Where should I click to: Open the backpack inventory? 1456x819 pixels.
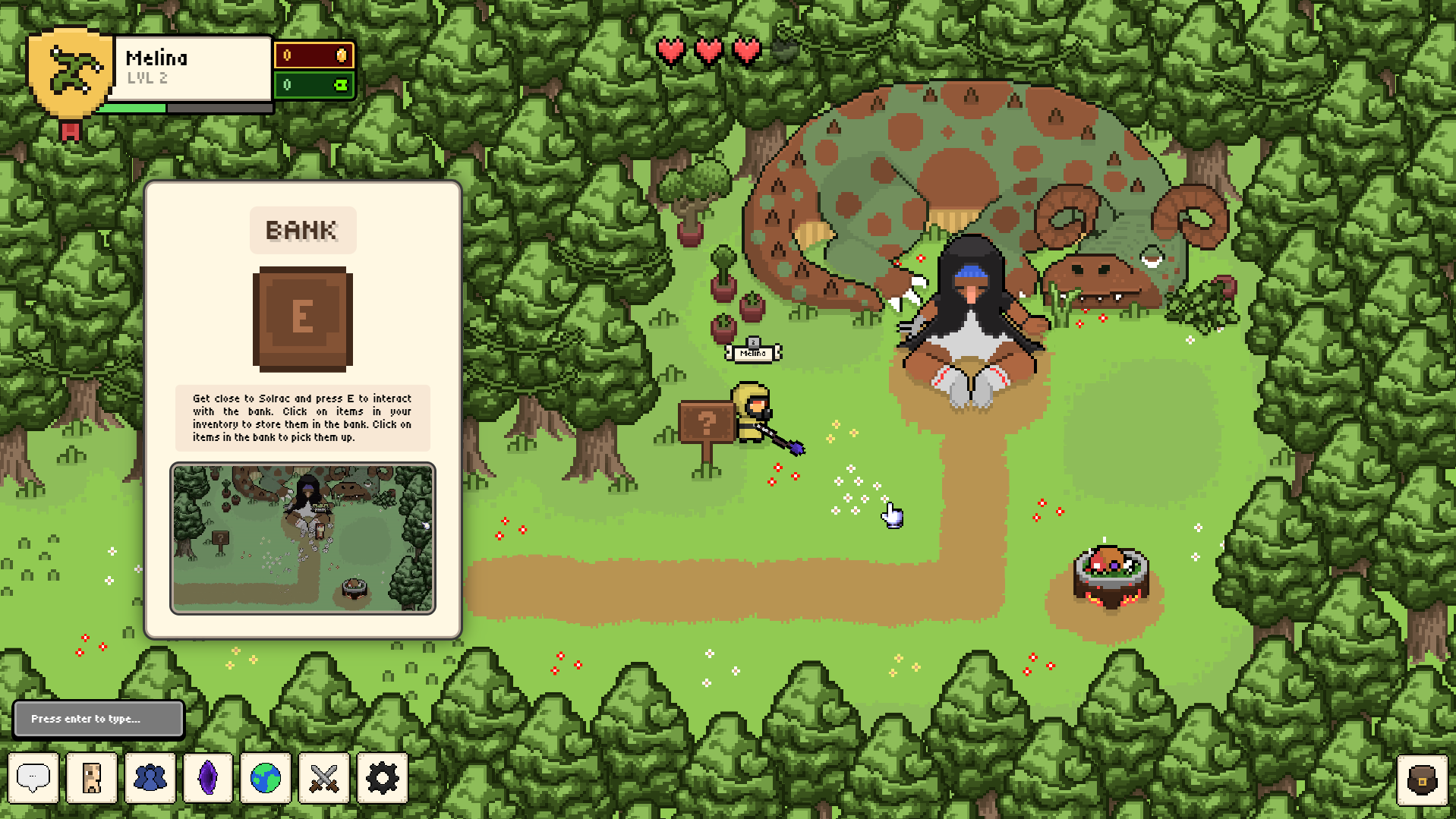point(1422,780)
